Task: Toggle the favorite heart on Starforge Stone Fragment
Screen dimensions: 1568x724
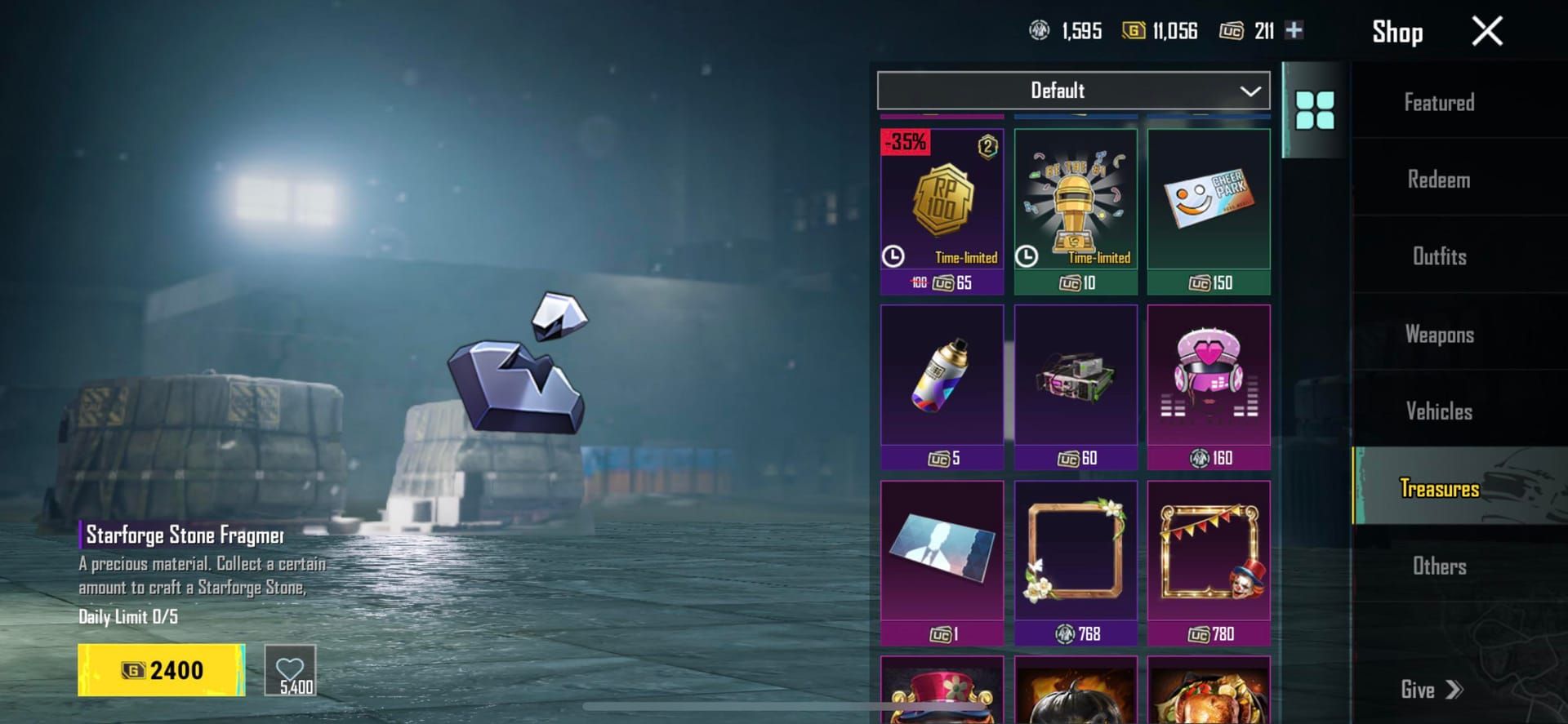Action: [292, 669]
